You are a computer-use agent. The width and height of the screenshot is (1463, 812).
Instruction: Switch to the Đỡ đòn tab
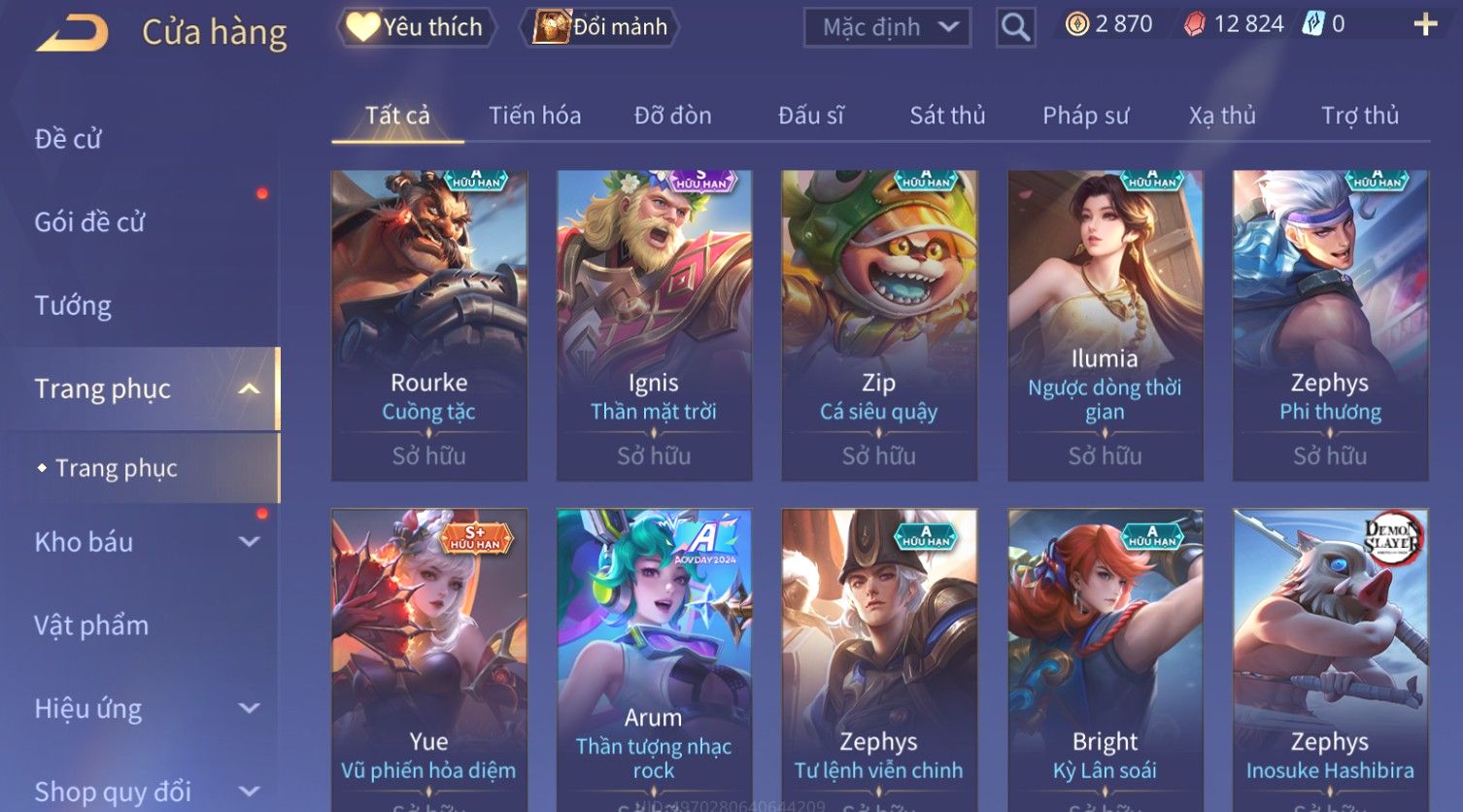(672, 116)
